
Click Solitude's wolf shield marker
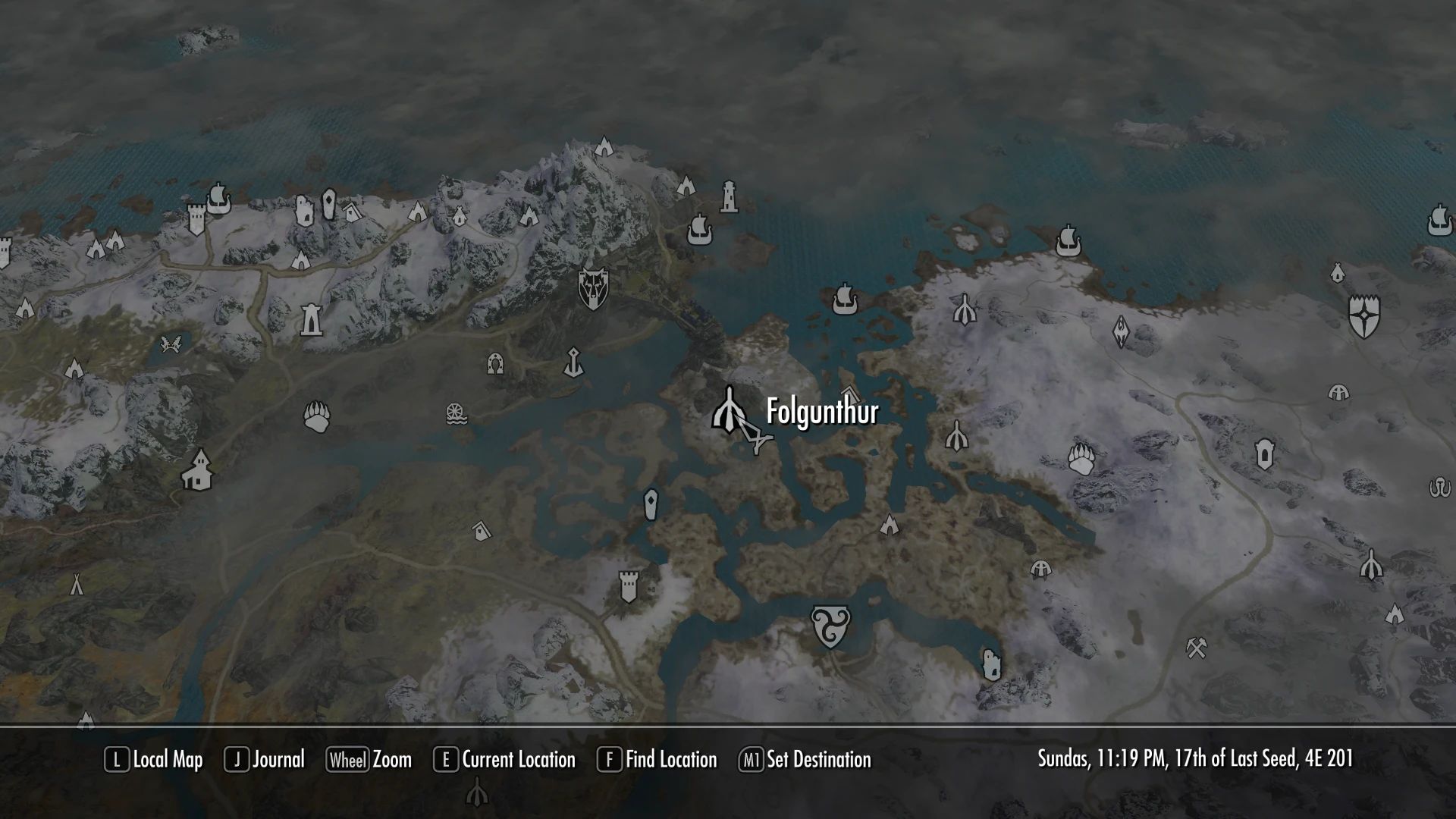pos(591,287)
